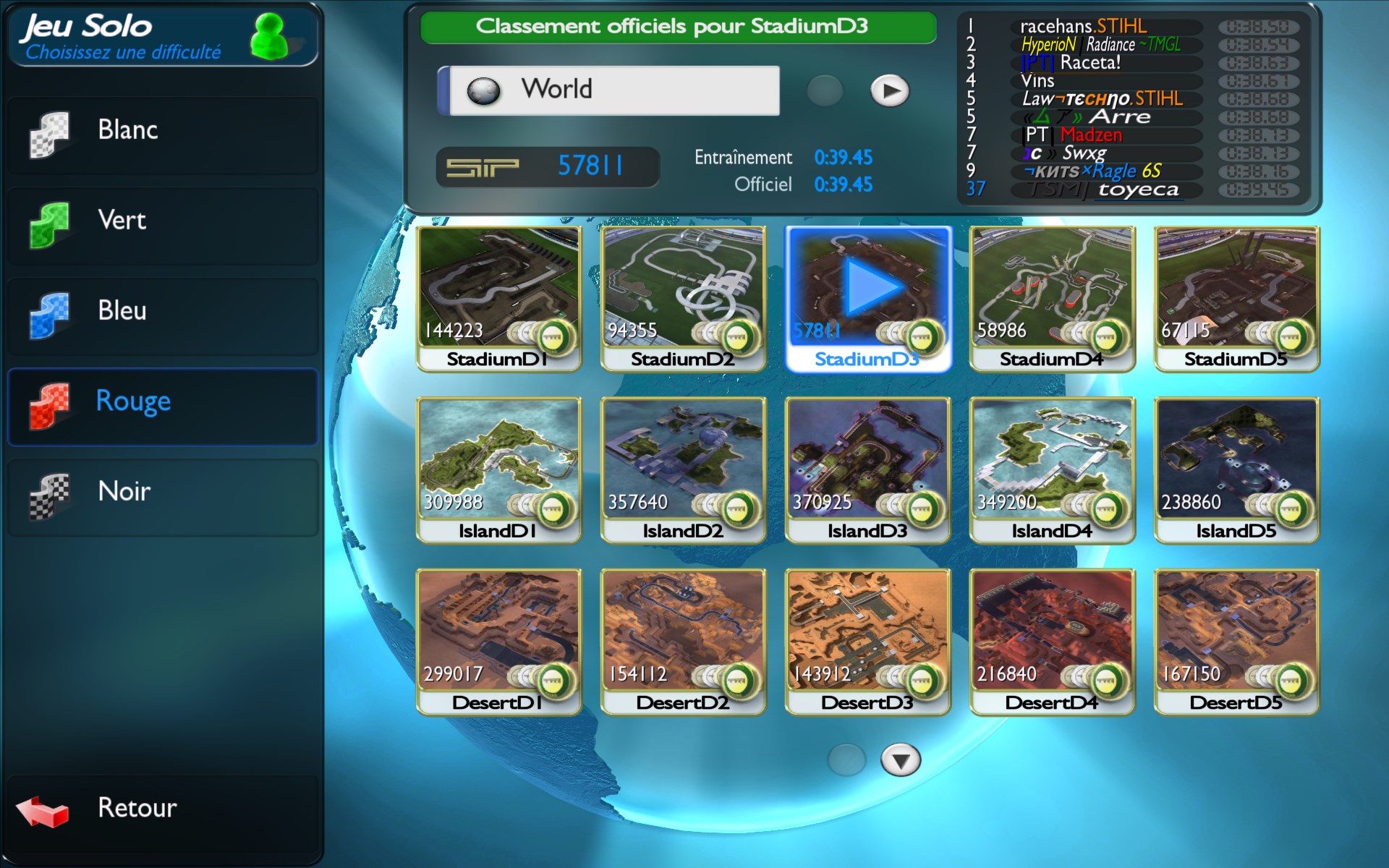Click the next ranking zone arrow beside World
The width and height of the screenshot is (1389, 868).
889,91
